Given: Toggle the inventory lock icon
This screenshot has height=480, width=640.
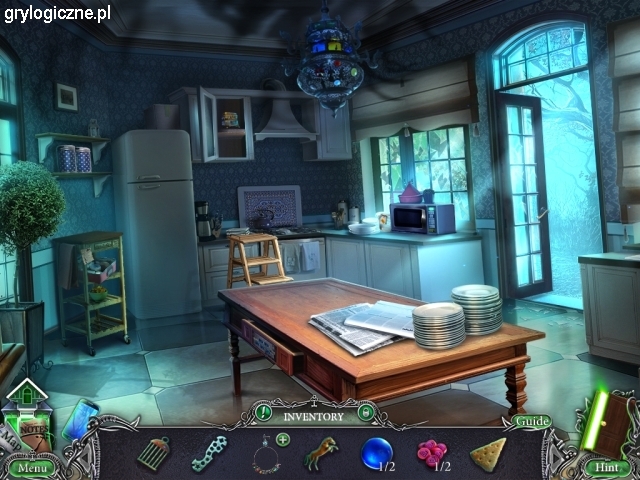Looking at the screenshot, I should pos(366,411).
